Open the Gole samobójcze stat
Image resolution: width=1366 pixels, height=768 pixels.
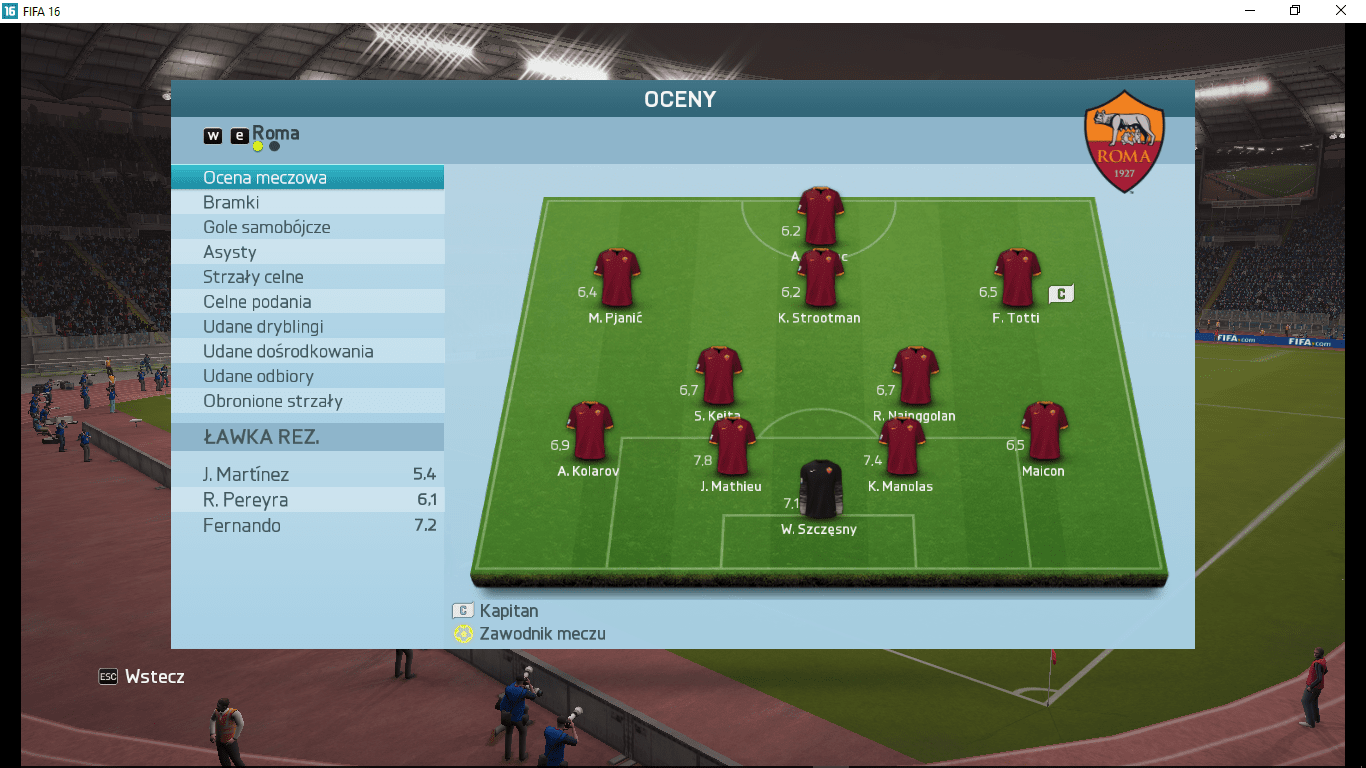pos(266,227)
